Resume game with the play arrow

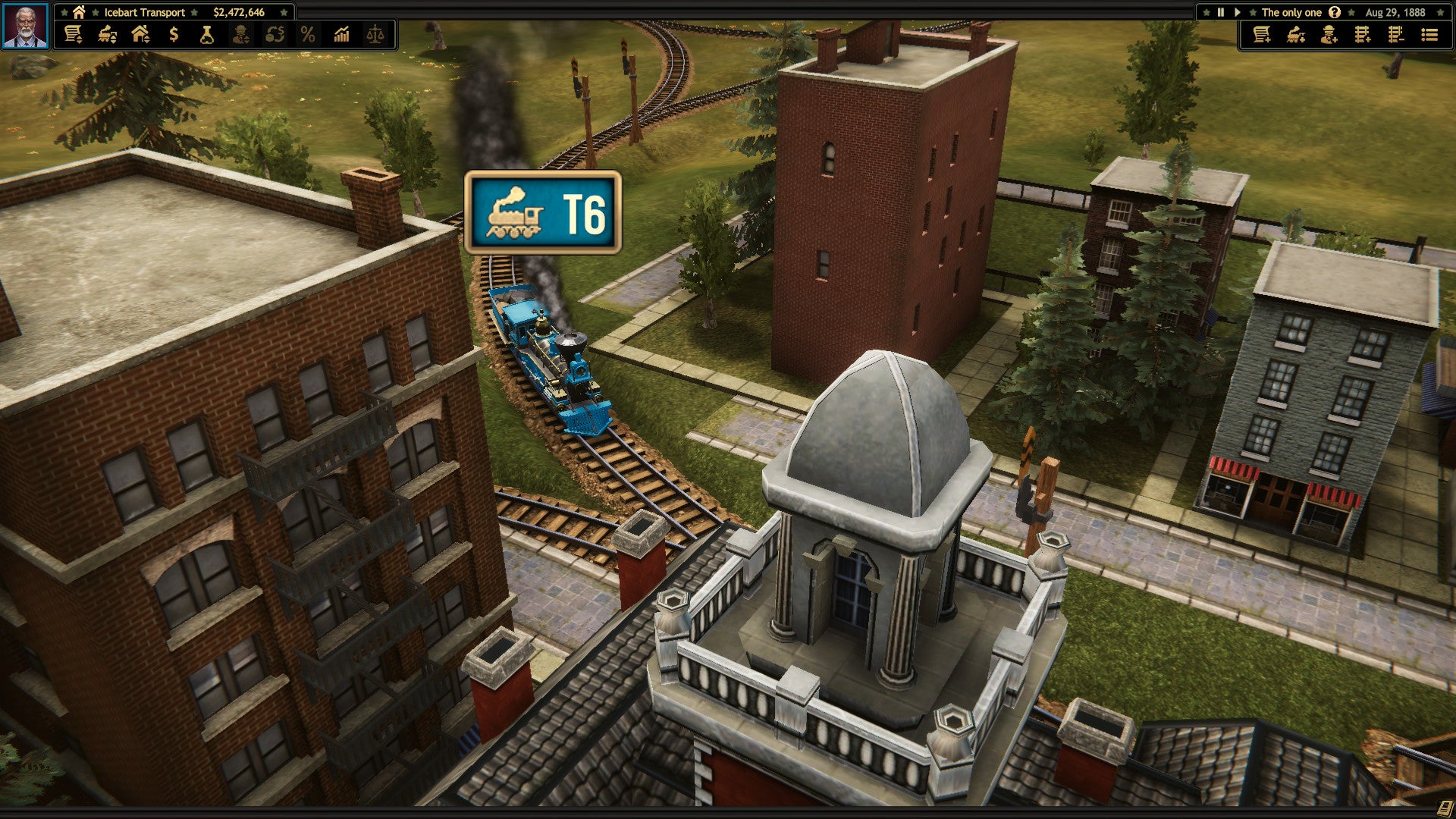[x=1238, y=12]
